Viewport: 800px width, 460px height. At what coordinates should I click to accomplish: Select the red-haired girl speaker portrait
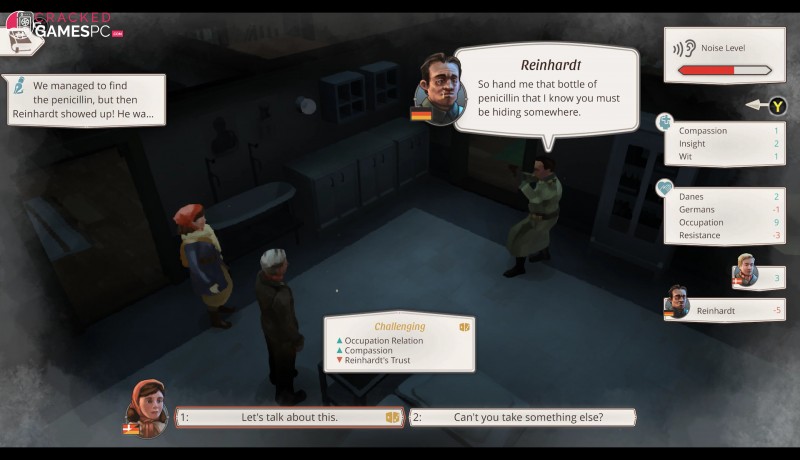pos(146,407)
